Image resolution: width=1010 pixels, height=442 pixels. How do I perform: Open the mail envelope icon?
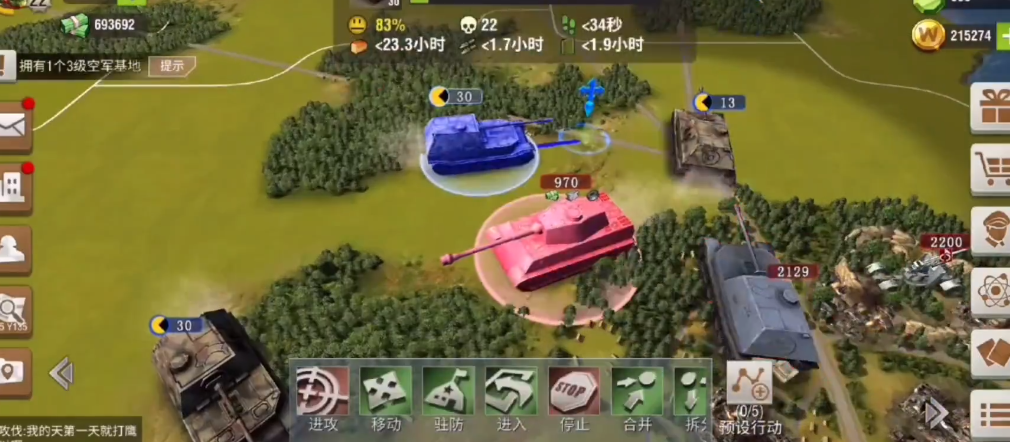[14, 126]
